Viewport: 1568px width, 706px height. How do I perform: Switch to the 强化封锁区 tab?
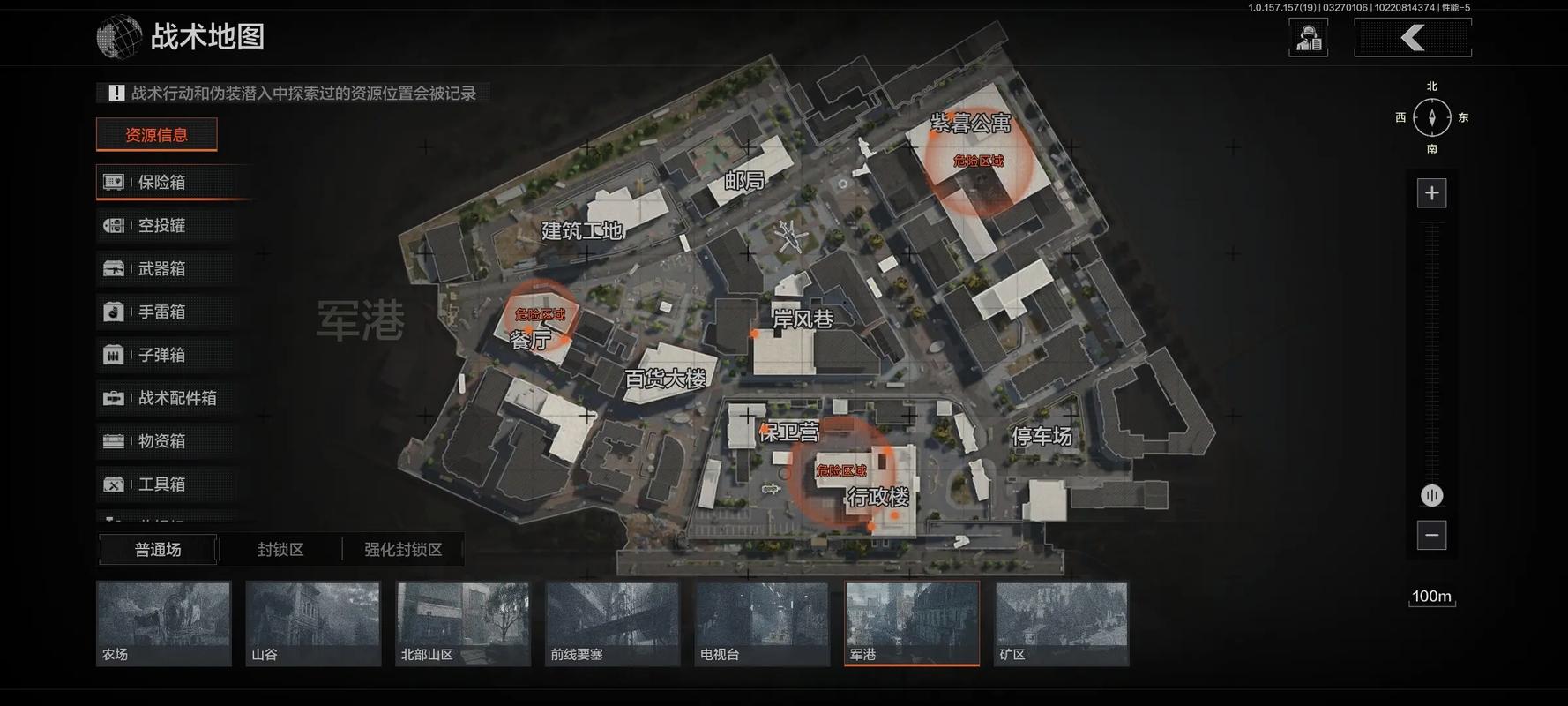pos(403,550)
